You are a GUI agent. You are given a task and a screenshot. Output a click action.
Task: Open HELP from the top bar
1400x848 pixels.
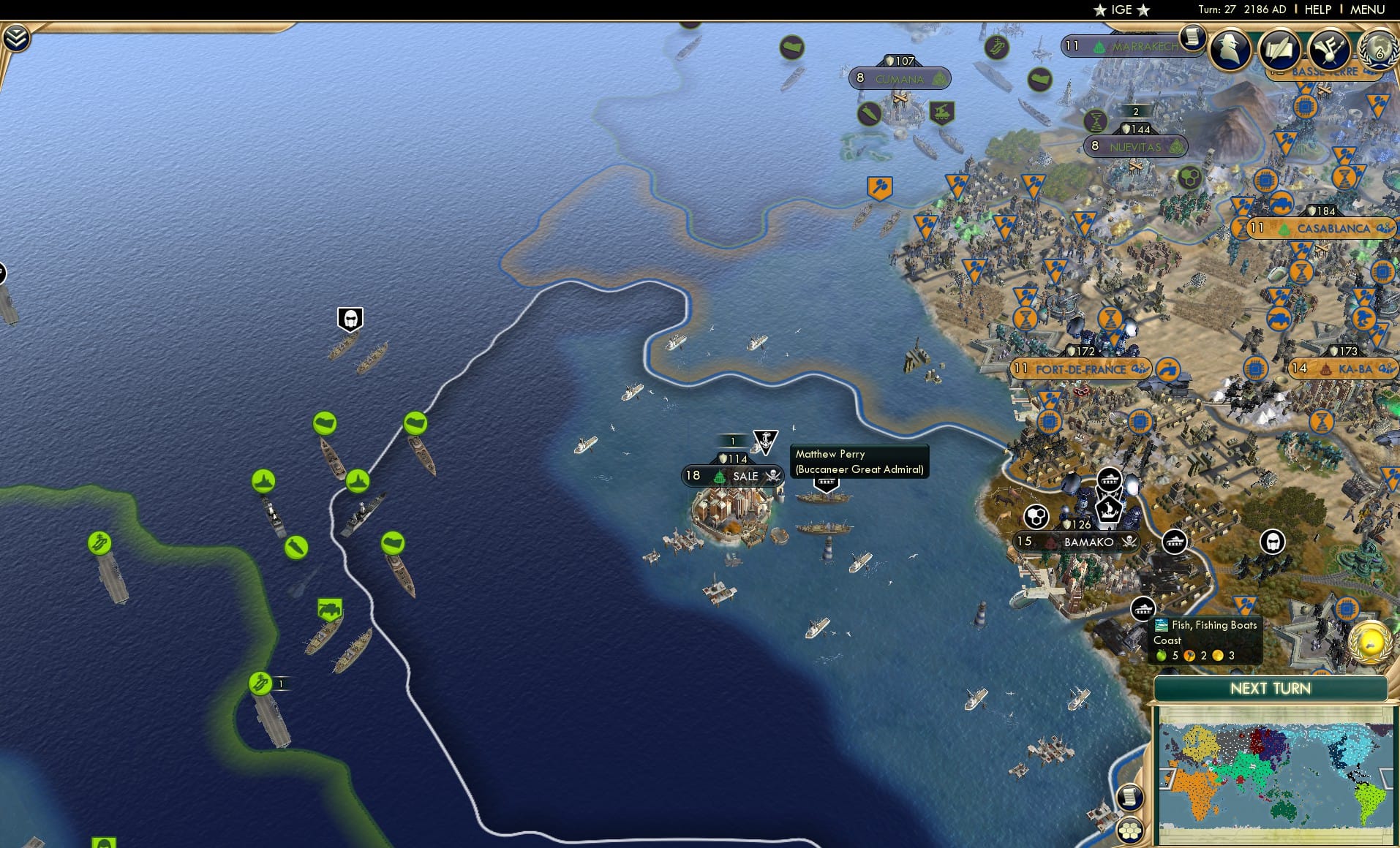click(x=1316, y=10)
